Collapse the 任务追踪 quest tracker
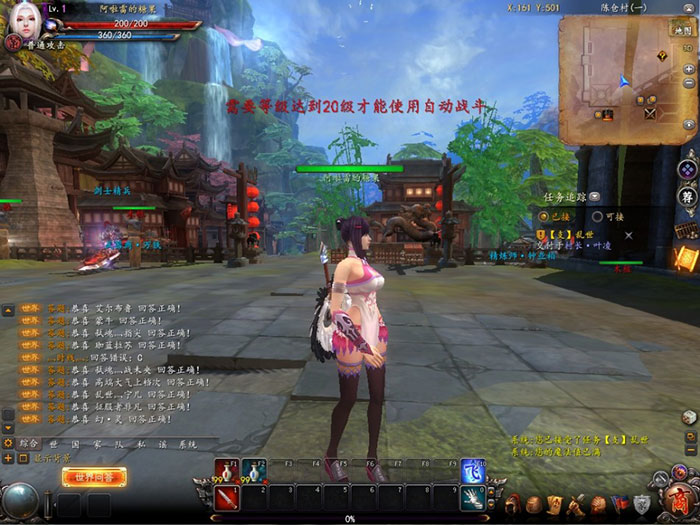This screenshot has width=700, height=525. tap(594, 197)
